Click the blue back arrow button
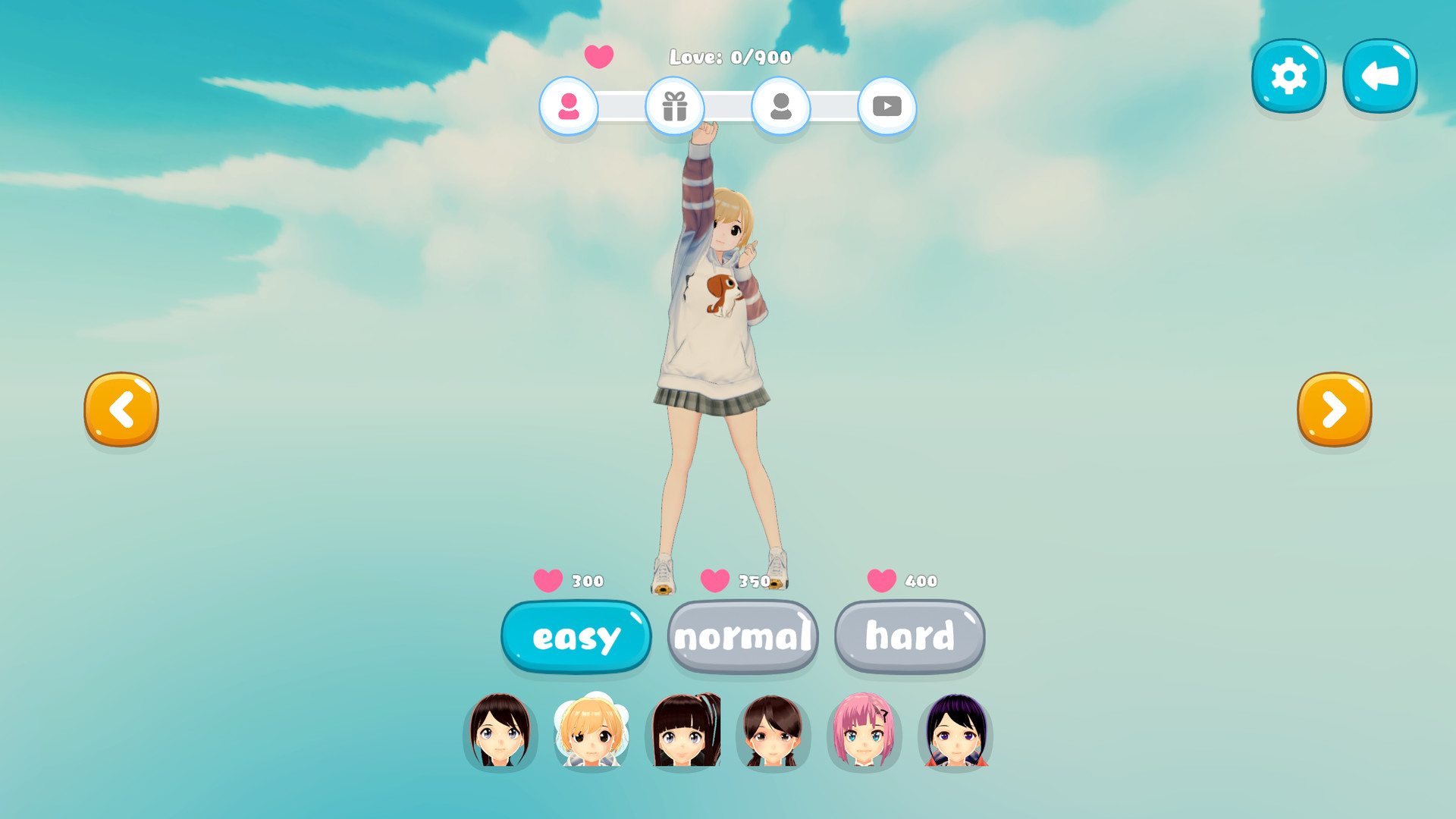This screenshot has width=1456, height=819. coord(1379,74)
